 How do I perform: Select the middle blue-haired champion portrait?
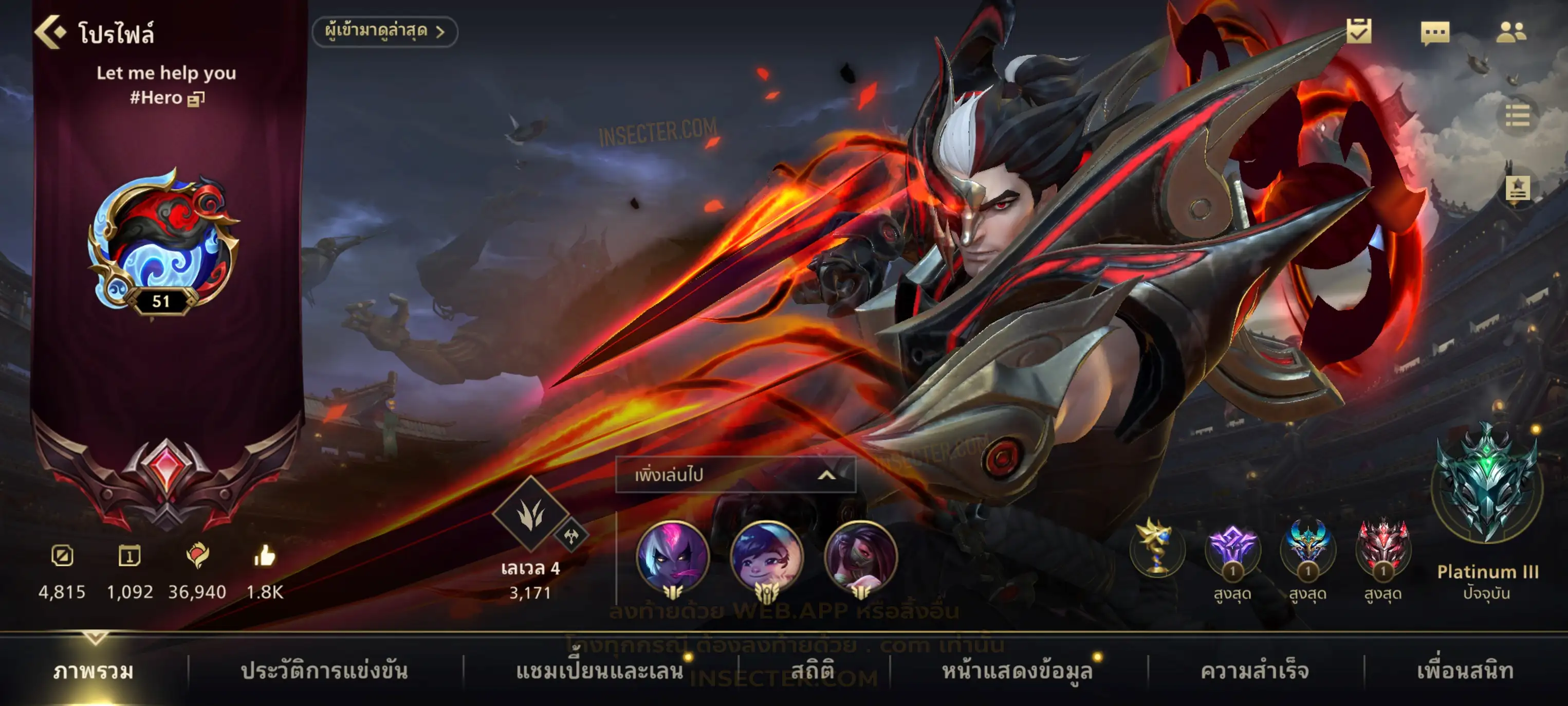coord(766,557)
